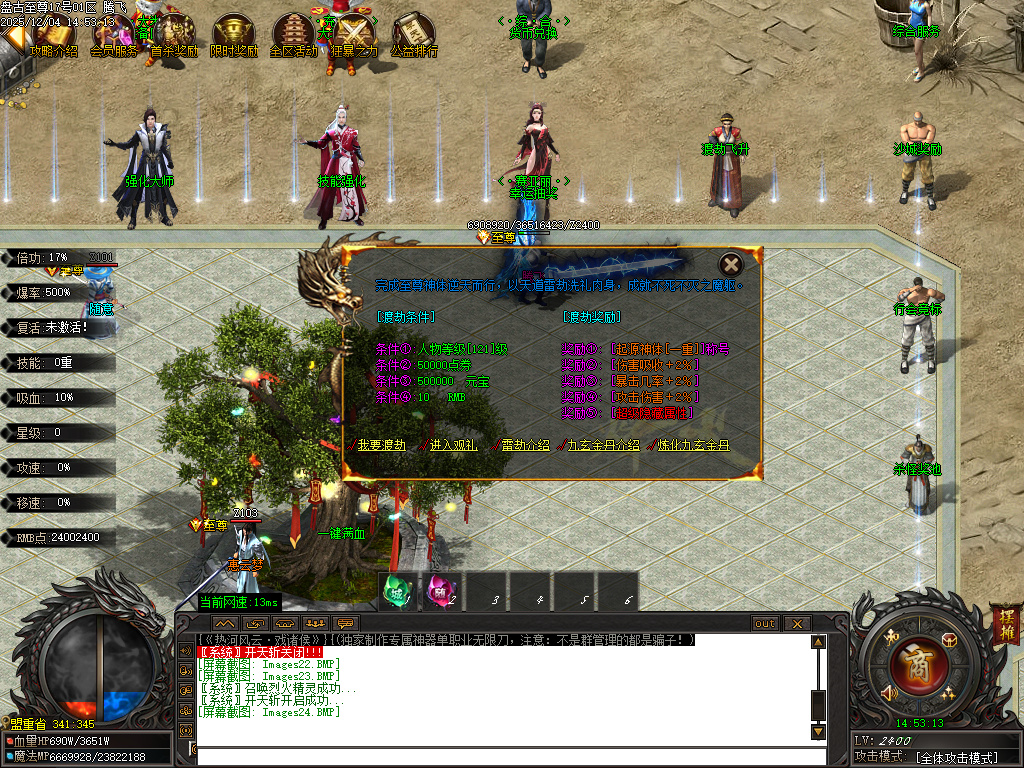Close the tribulation dialog window
1024x768 pixels.
pyautogui.click(x=732, y=265)
